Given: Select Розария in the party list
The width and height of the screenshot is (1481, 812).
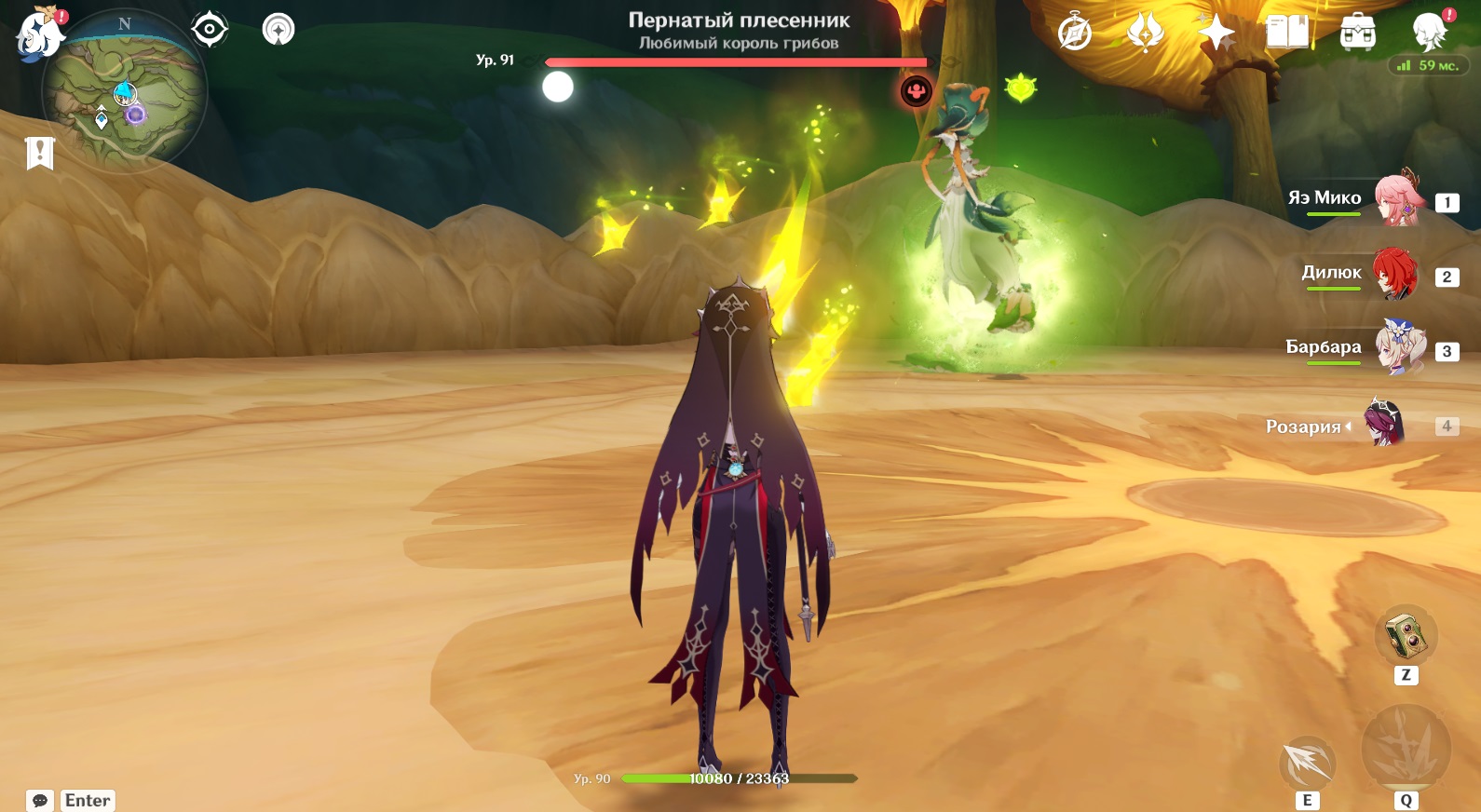Looking at the screenshot, I should [1384, 424].
